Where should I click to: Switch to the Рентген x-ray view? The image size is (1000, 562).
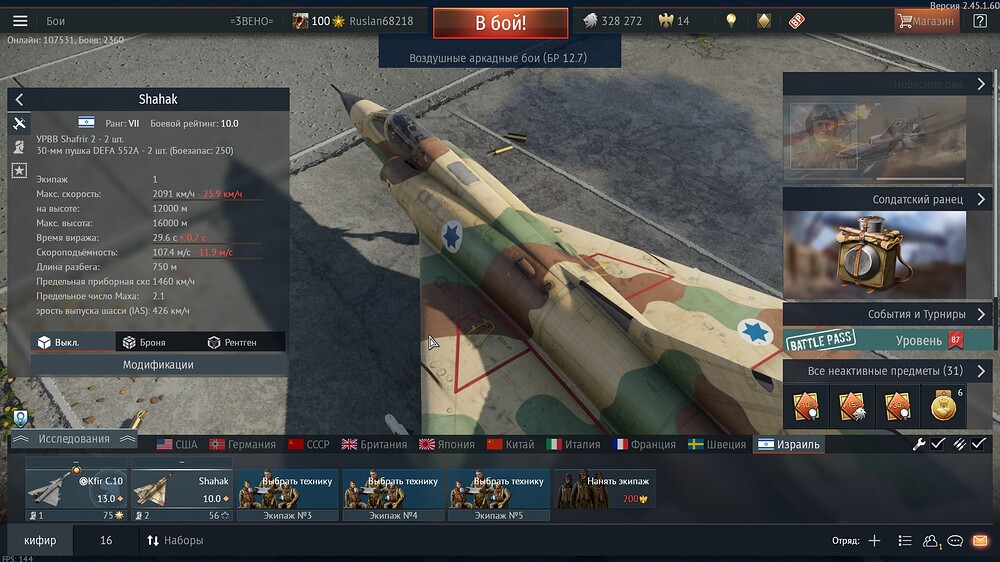[x=231, y=342]
